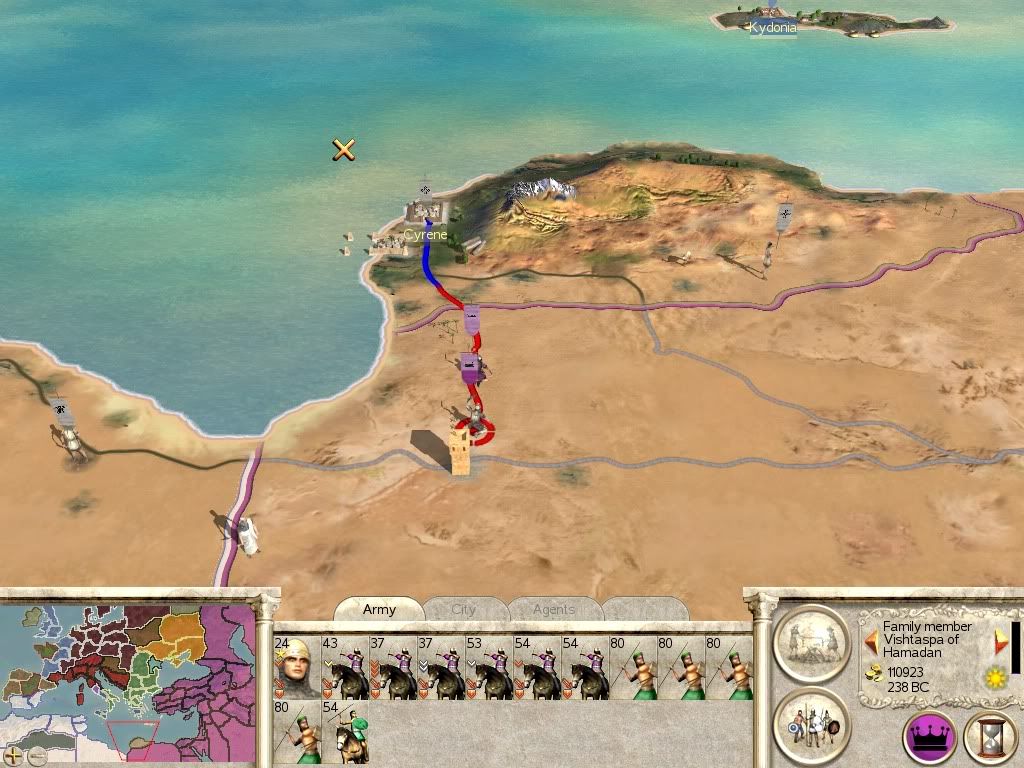Switch to the Army tab
Image resolution: width=1024 pixels, height=768 pixels.
pos(379,609)
